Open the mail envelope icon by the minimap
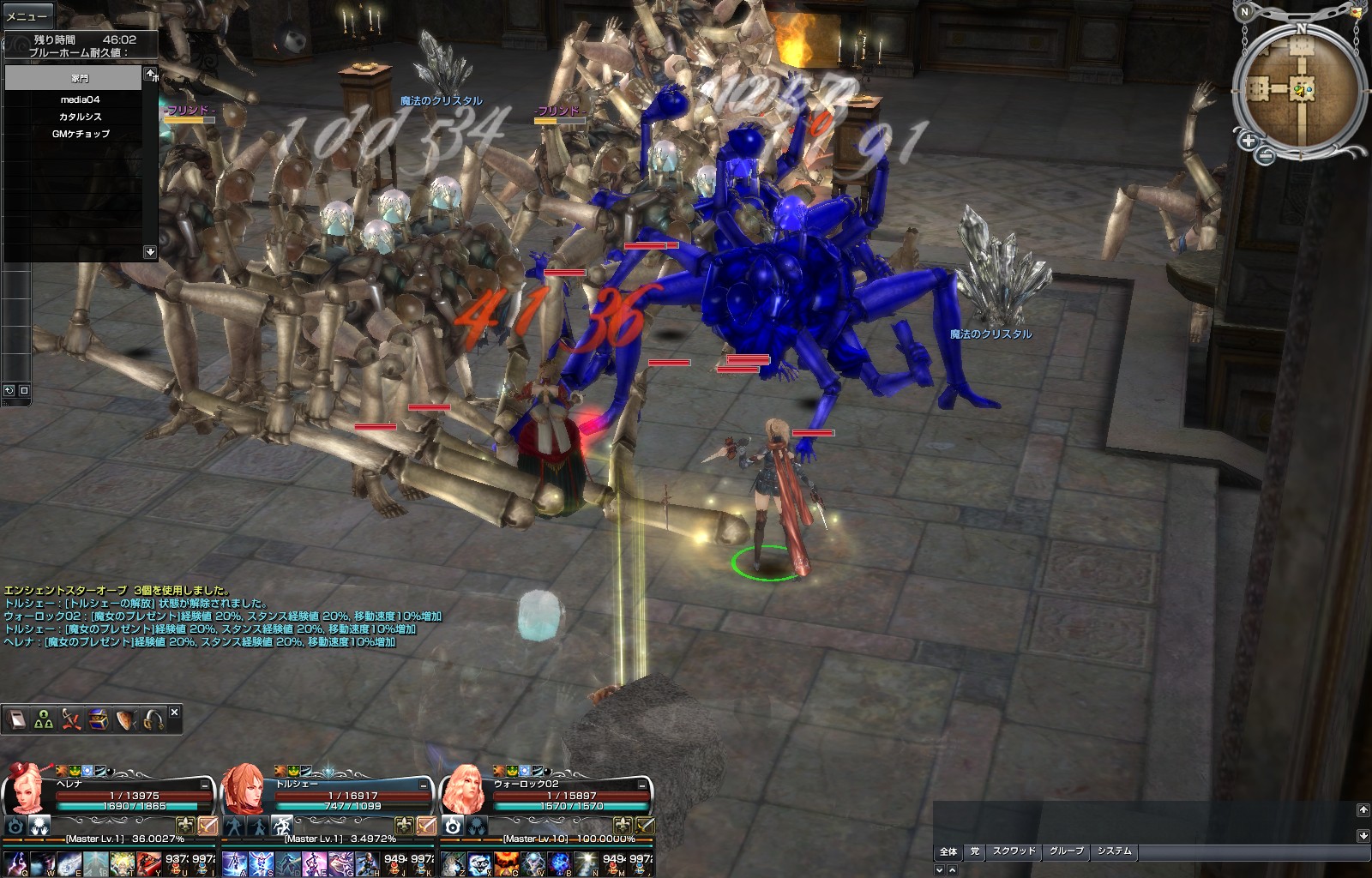 [1356, 11]
